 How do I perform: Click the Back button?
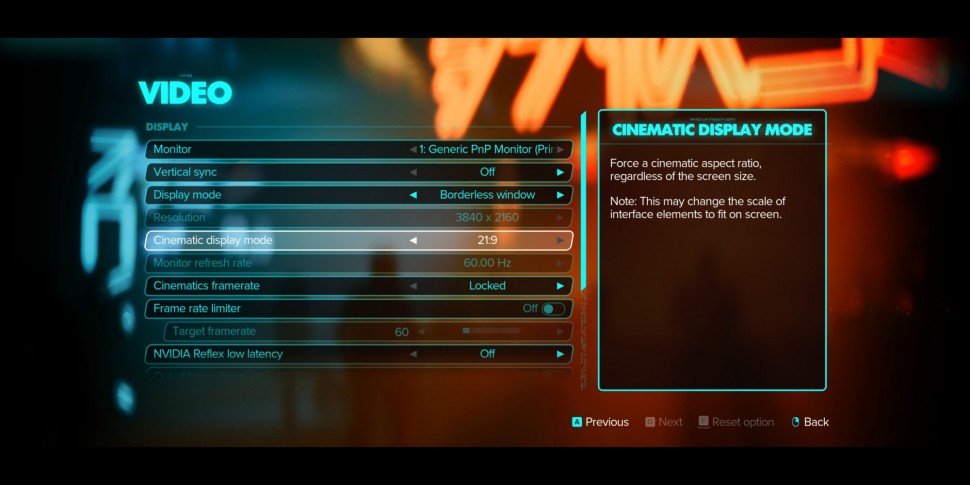pos(810,422)
